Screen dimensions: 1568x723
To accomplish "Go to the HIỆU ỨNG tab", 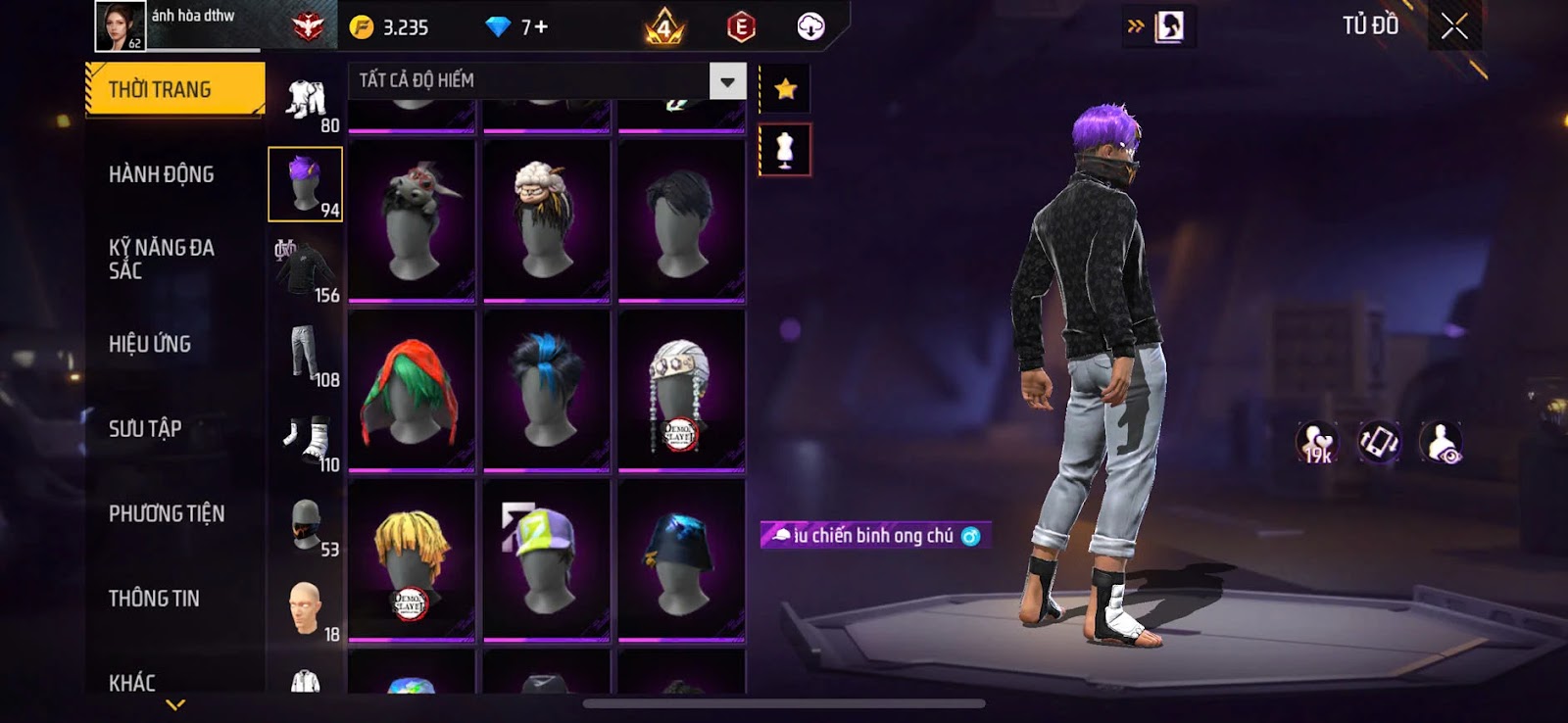I will pyautogui.click(x=150, y=344).
